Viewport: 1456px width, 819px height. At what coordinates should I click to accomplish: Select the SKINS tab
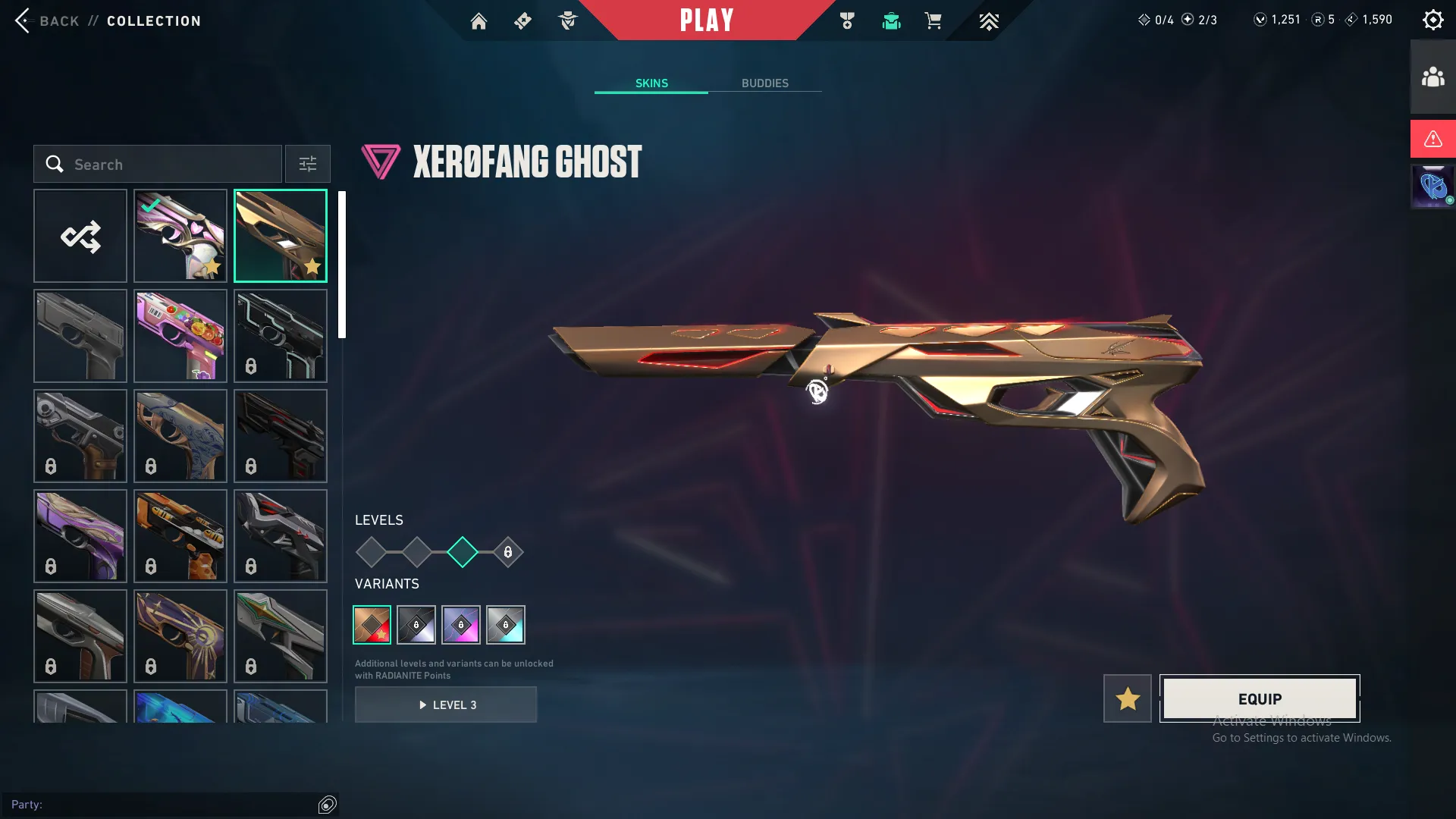[651, 83]
